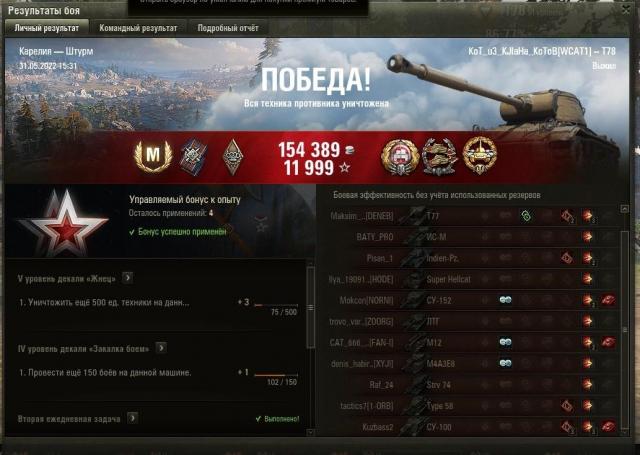Expand the «Жнец» decal mission details

coord(128,277)
